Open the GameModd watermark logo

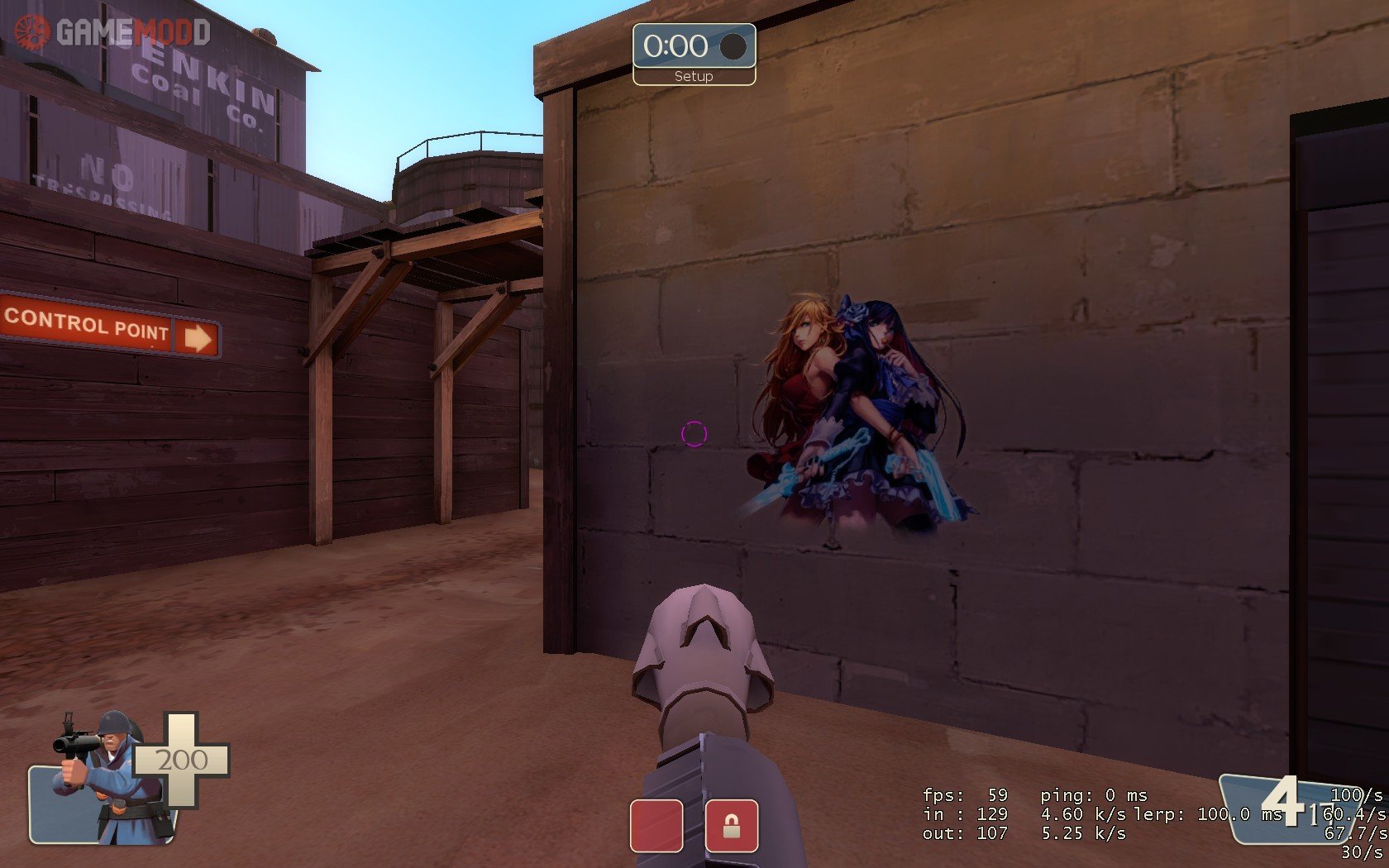pos(113,32)
